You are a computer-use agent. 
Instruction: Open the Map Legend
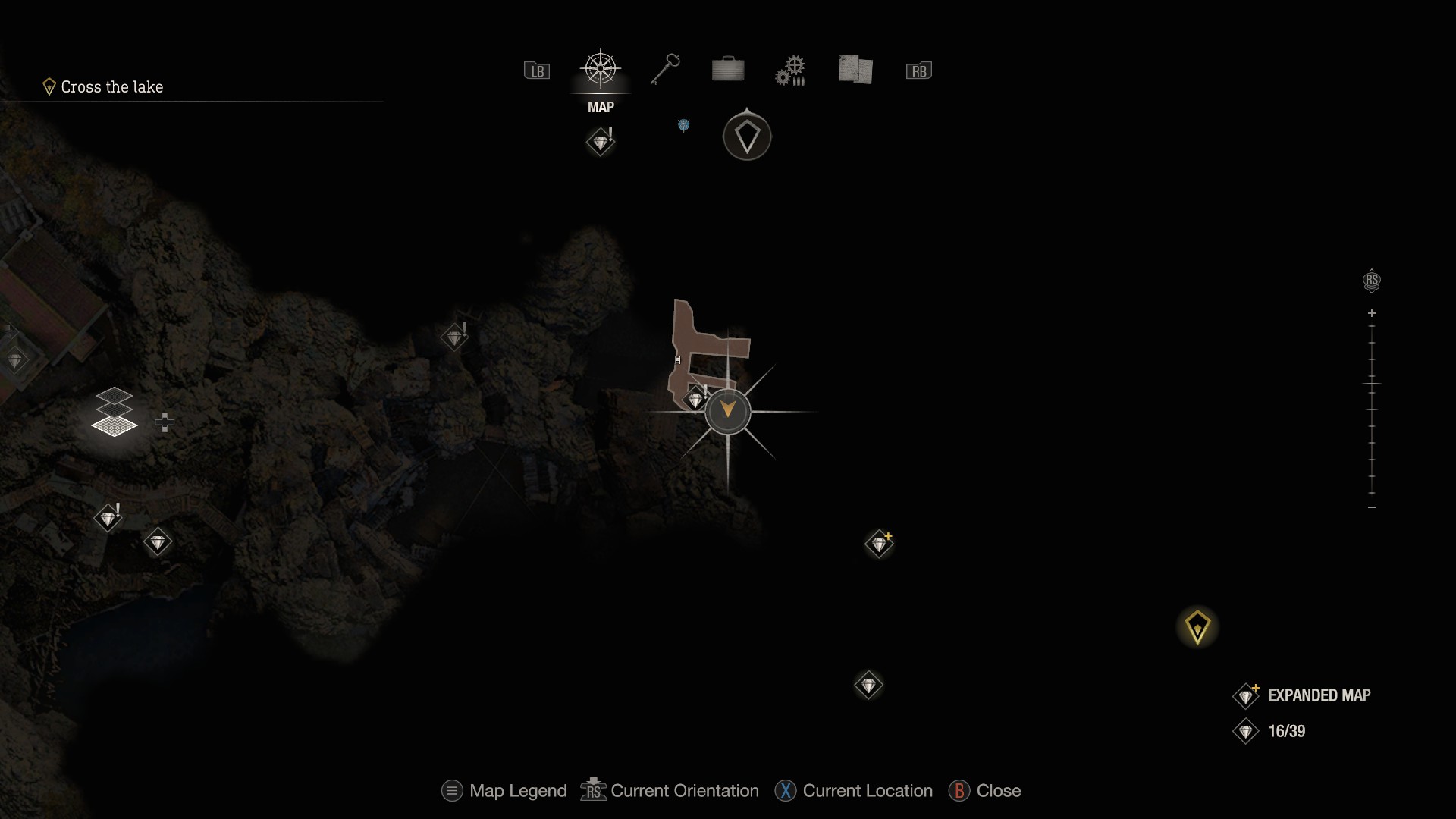[x=505, y=791]
